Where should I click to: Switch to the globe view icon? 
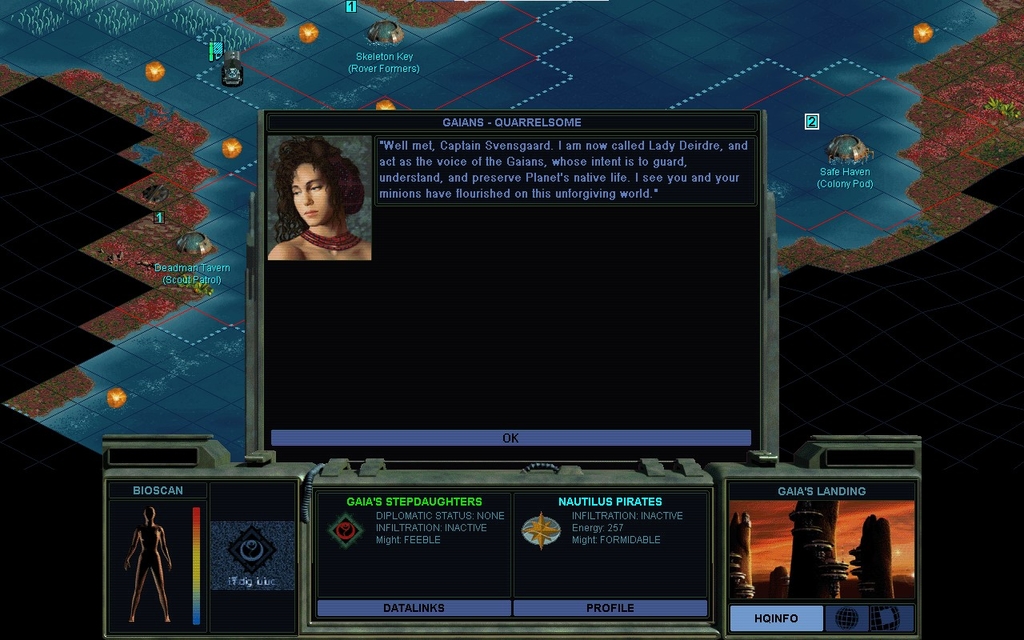846,618
